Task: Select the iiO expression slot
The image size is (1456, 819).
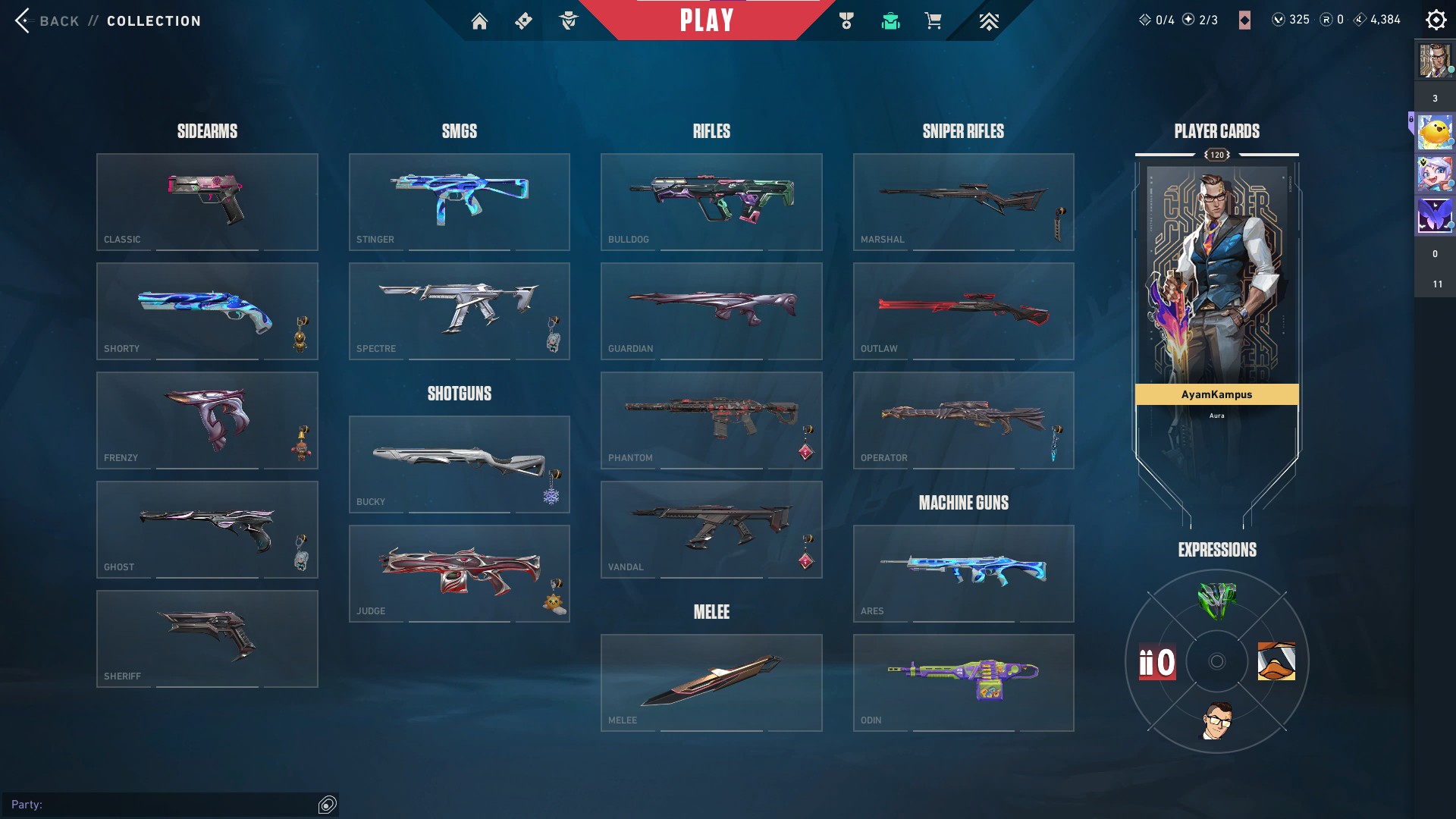Action: 1156,662
